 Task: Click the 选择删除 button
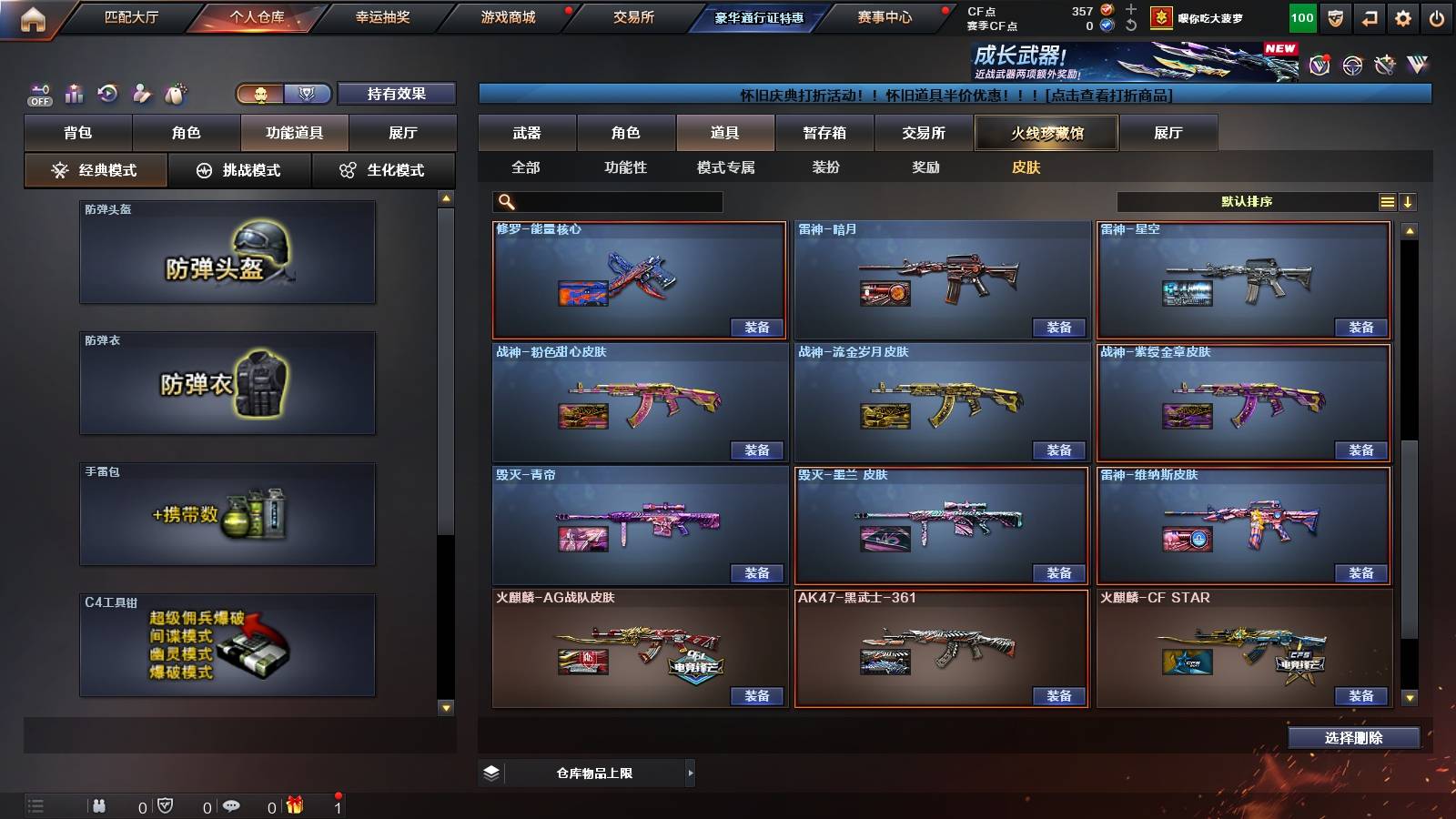tap(1353, 737)
